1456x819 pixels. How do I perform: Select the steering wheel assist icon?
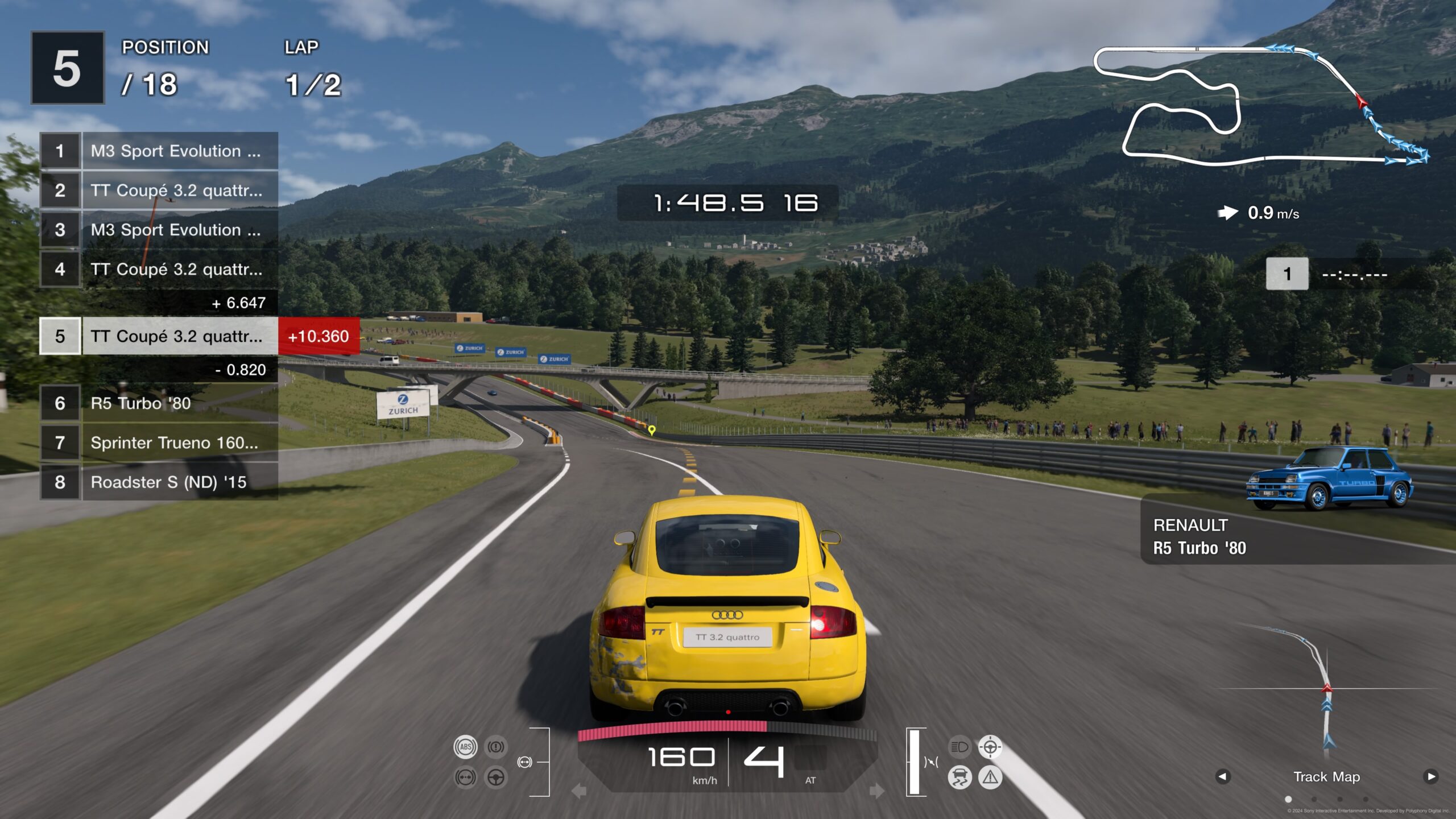(x=496, y=777)
